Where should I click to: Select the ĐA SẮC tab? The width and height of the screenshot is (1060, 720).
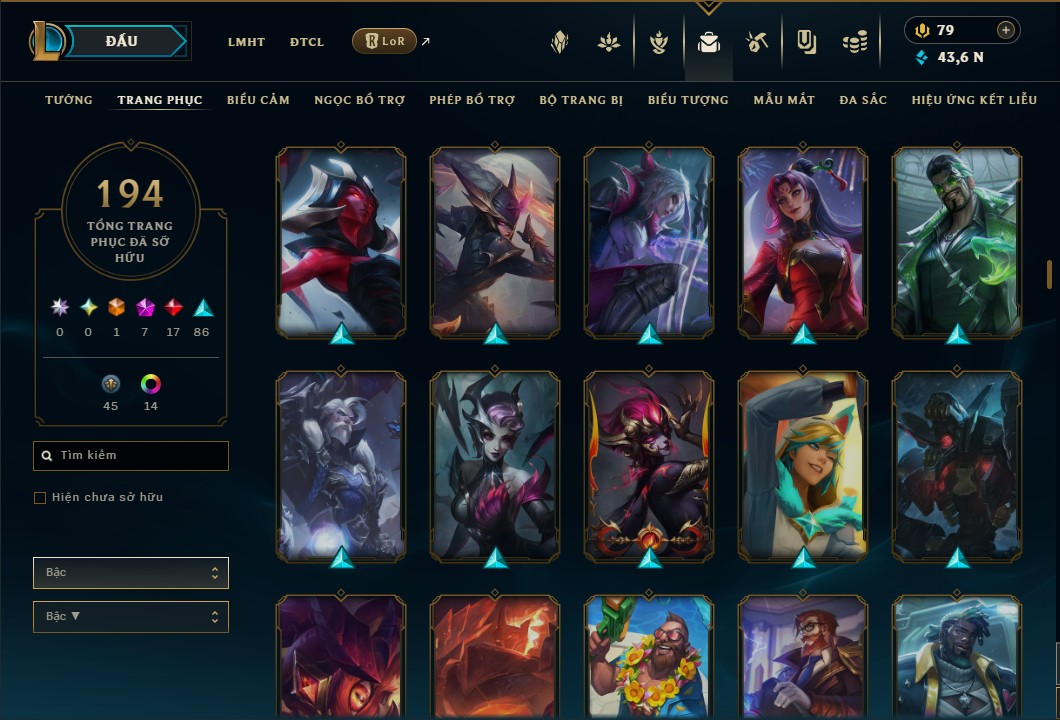point(863,100)
